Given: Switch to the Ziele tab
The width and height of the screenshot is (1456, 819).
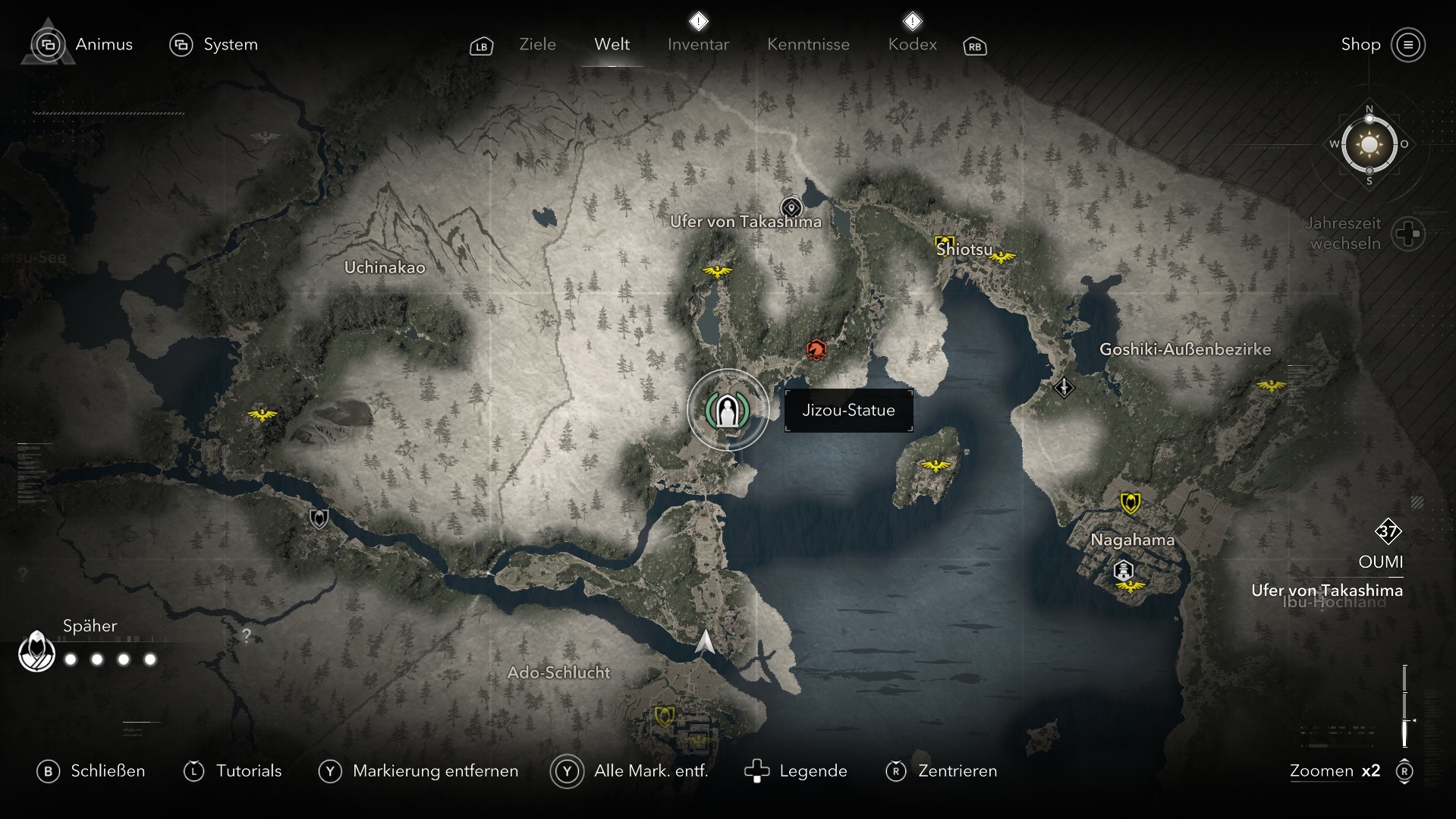Looking at the screenshot, I should coord(537,44).
